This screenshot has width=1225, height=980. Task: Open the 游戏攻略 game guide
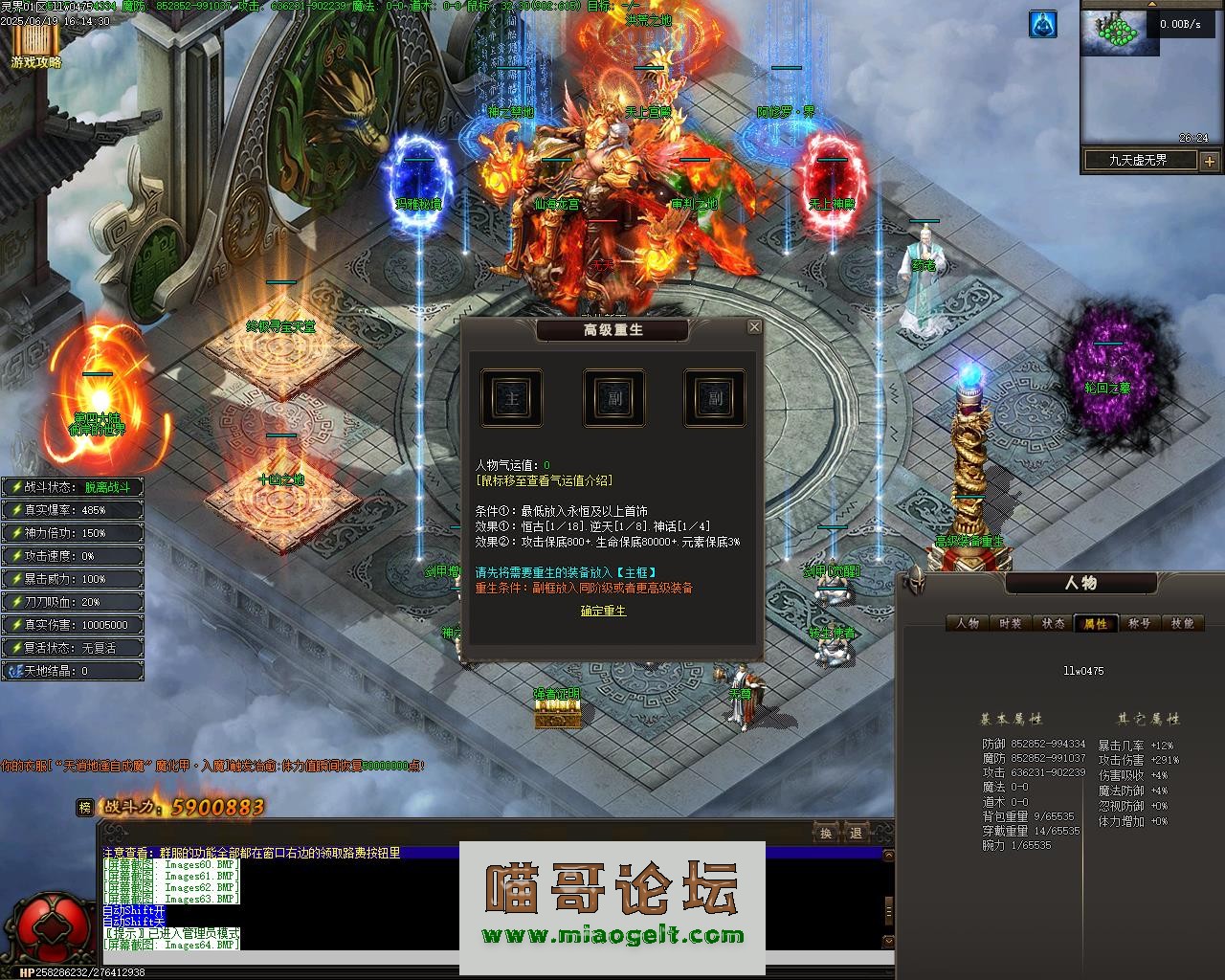point(35,46)
